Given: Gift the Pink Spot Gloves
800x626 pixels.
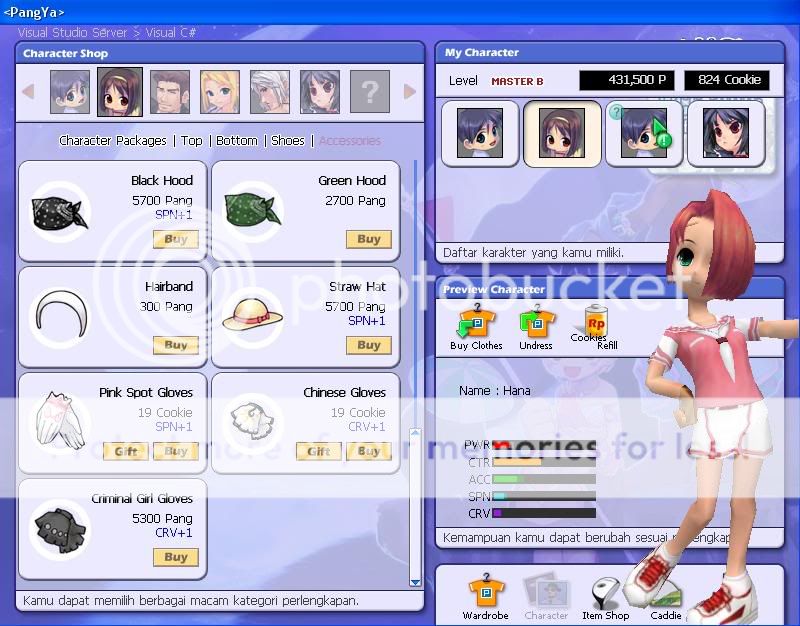Looking at the screenshot, I should pos(126,451).
